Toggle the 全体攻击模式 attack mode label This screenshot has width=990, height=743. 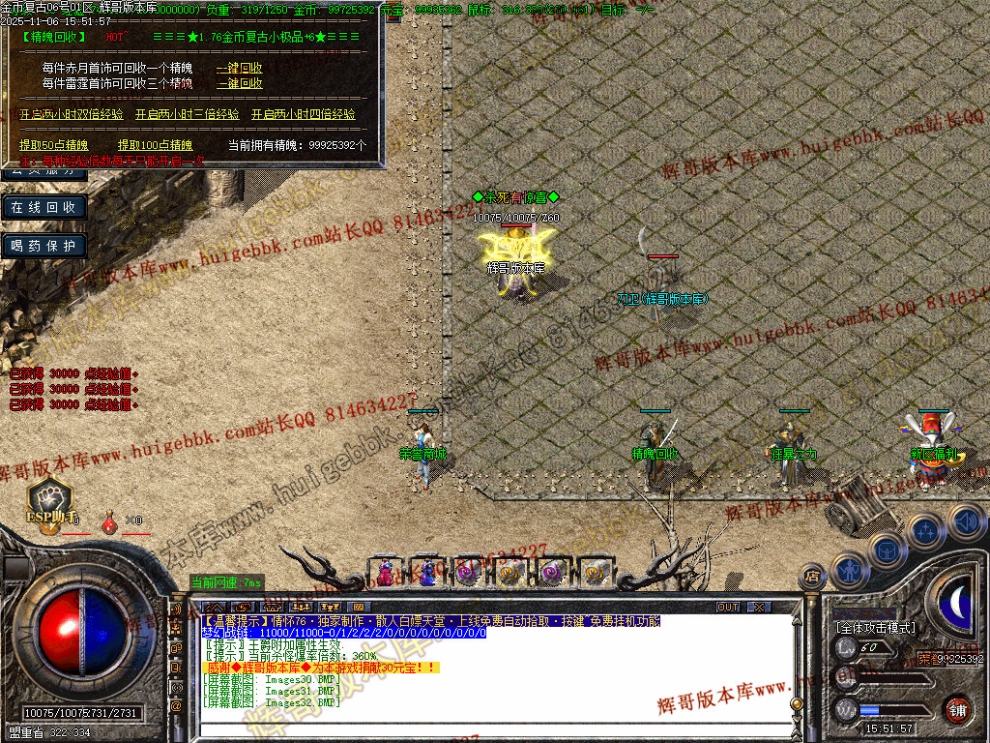click(874, 628)
